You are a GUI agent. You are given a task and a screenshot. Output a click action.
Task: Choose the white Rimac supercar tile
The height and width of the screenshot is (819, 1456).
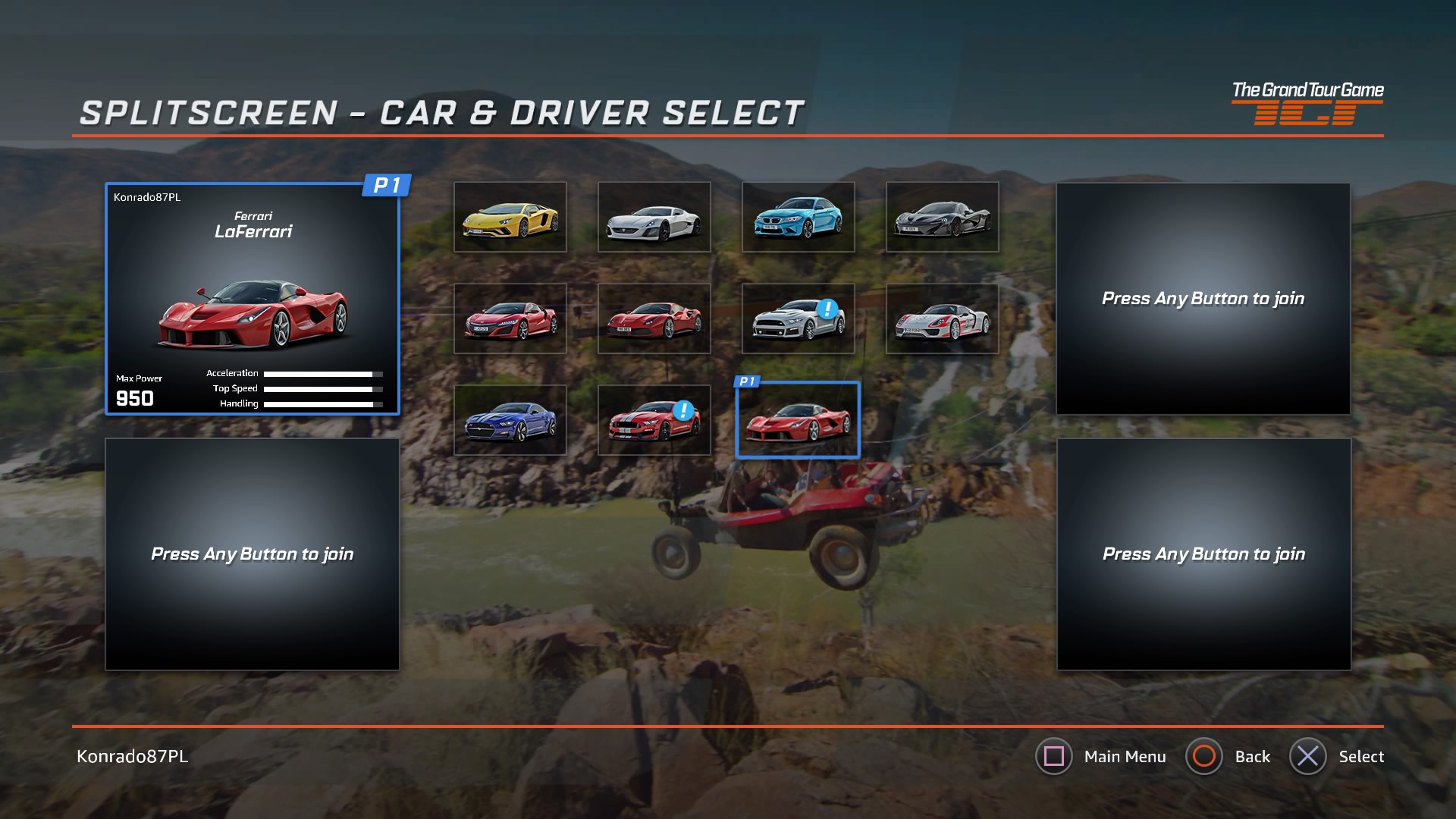pos(654,217)
